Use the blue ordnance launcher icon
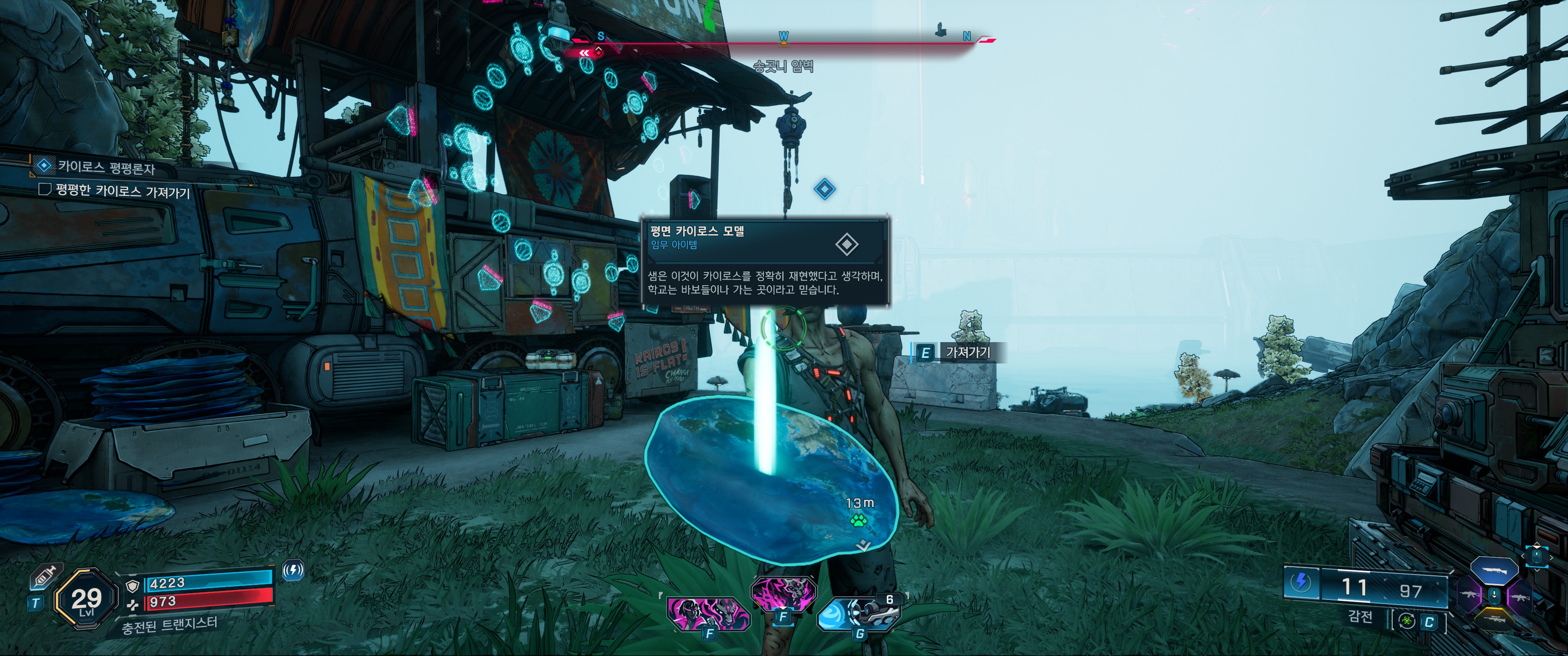Viewport: 1568px width, 656px height. 857,613
